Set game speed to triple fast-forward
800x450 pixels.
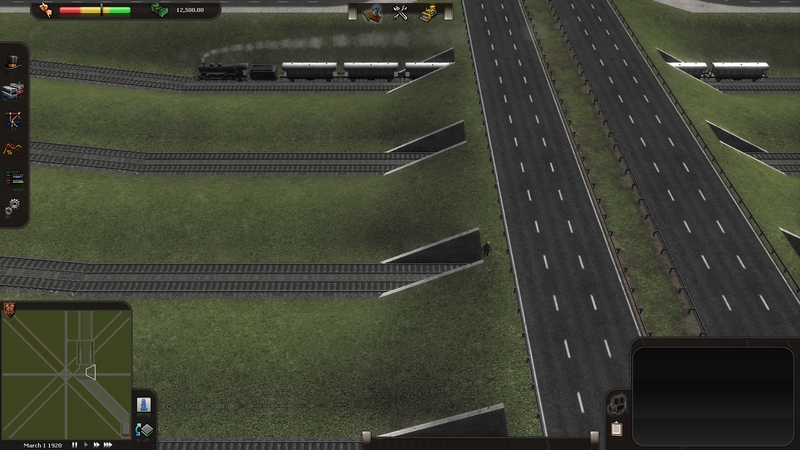tap(108, 444)
